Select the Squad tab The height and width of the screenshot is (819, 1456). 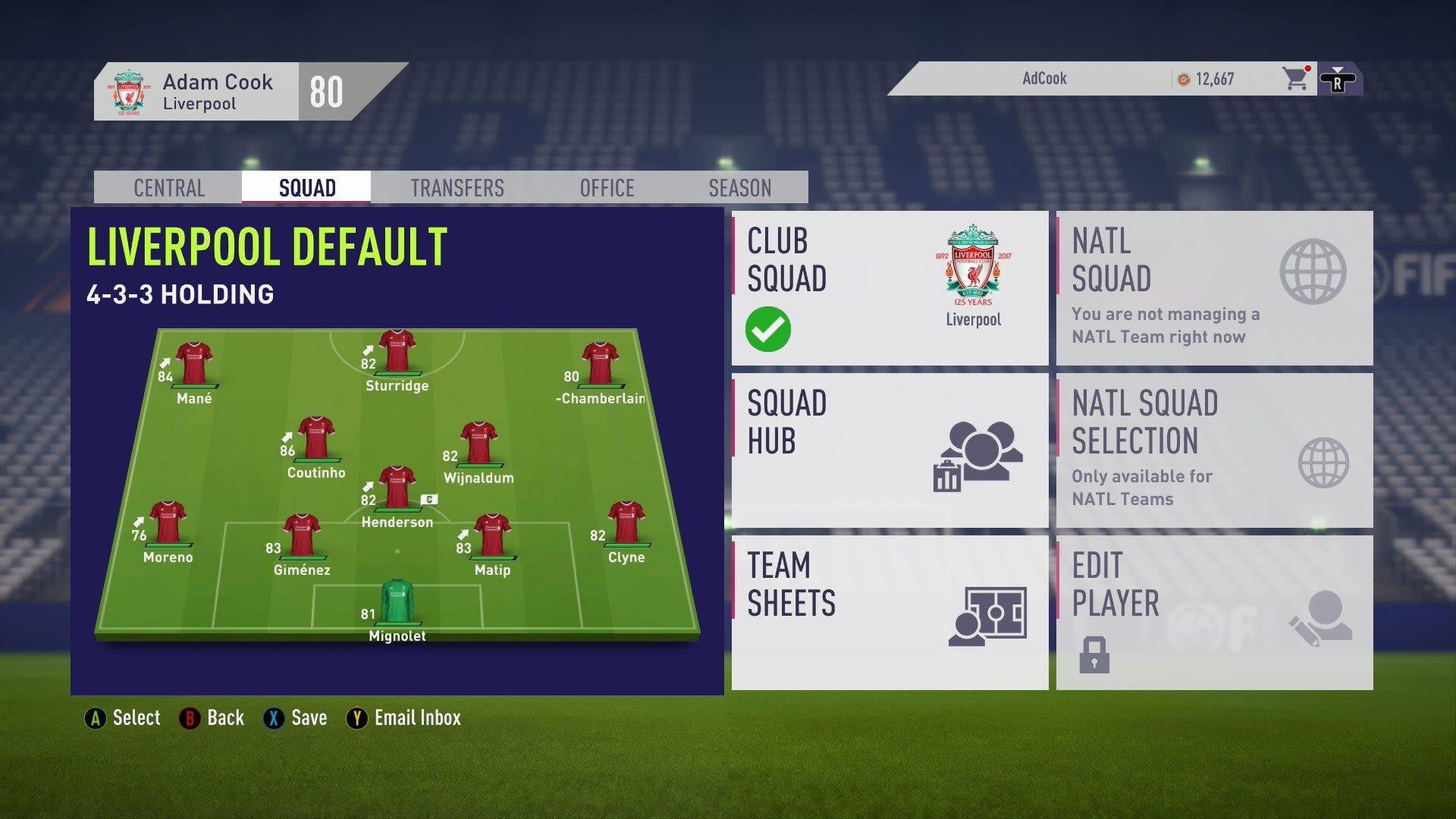(306, 188)
